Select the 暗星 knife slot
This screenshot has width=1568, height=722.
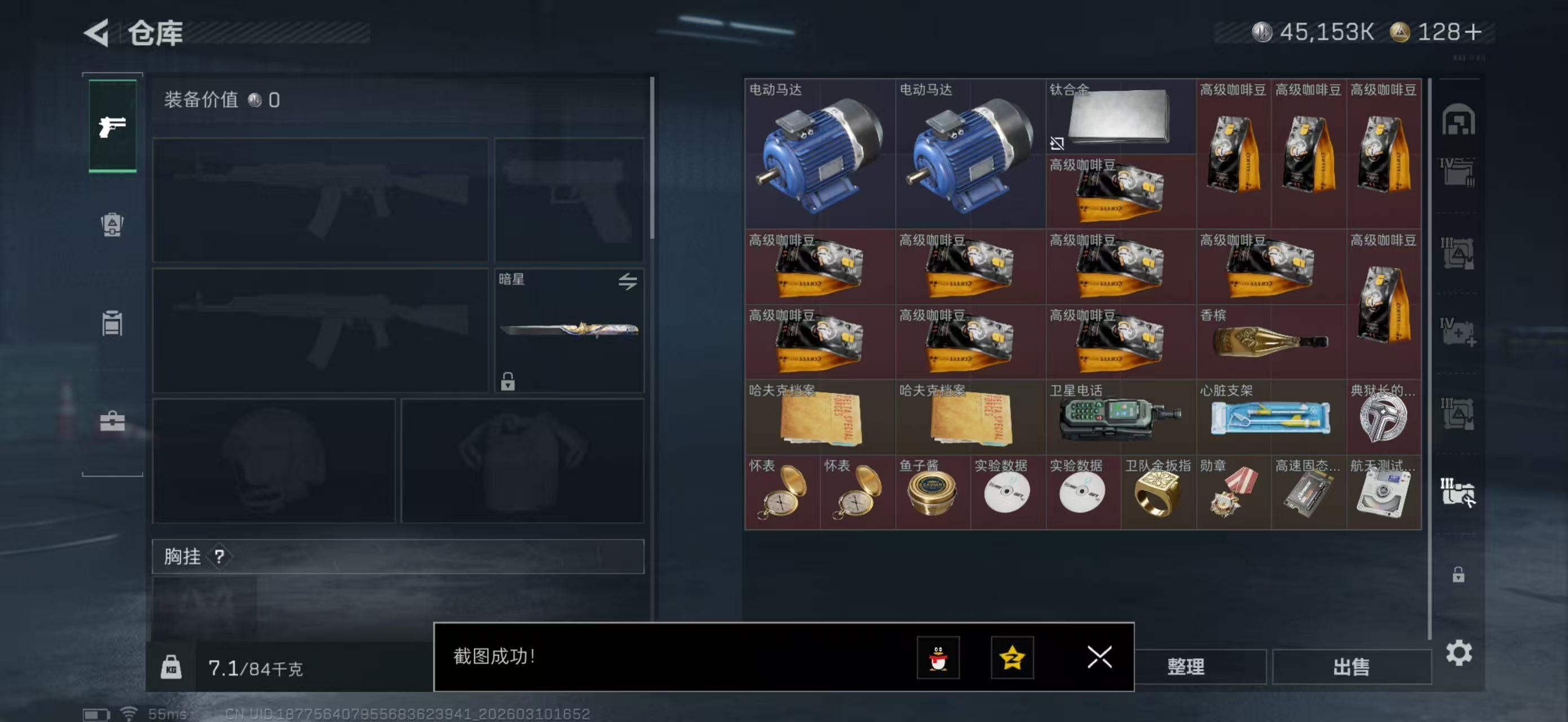pos(568,330)
